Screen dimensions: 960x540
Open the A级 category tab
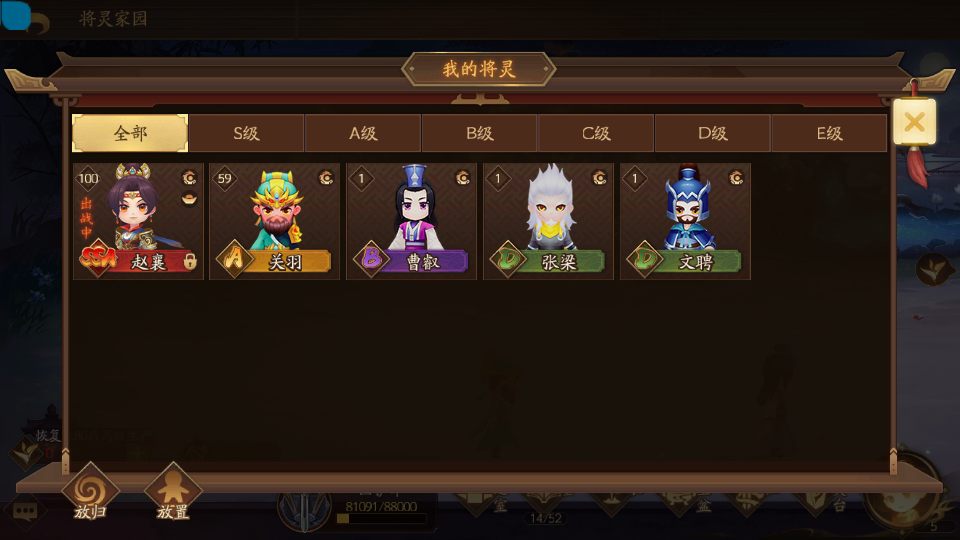(363, 133)
